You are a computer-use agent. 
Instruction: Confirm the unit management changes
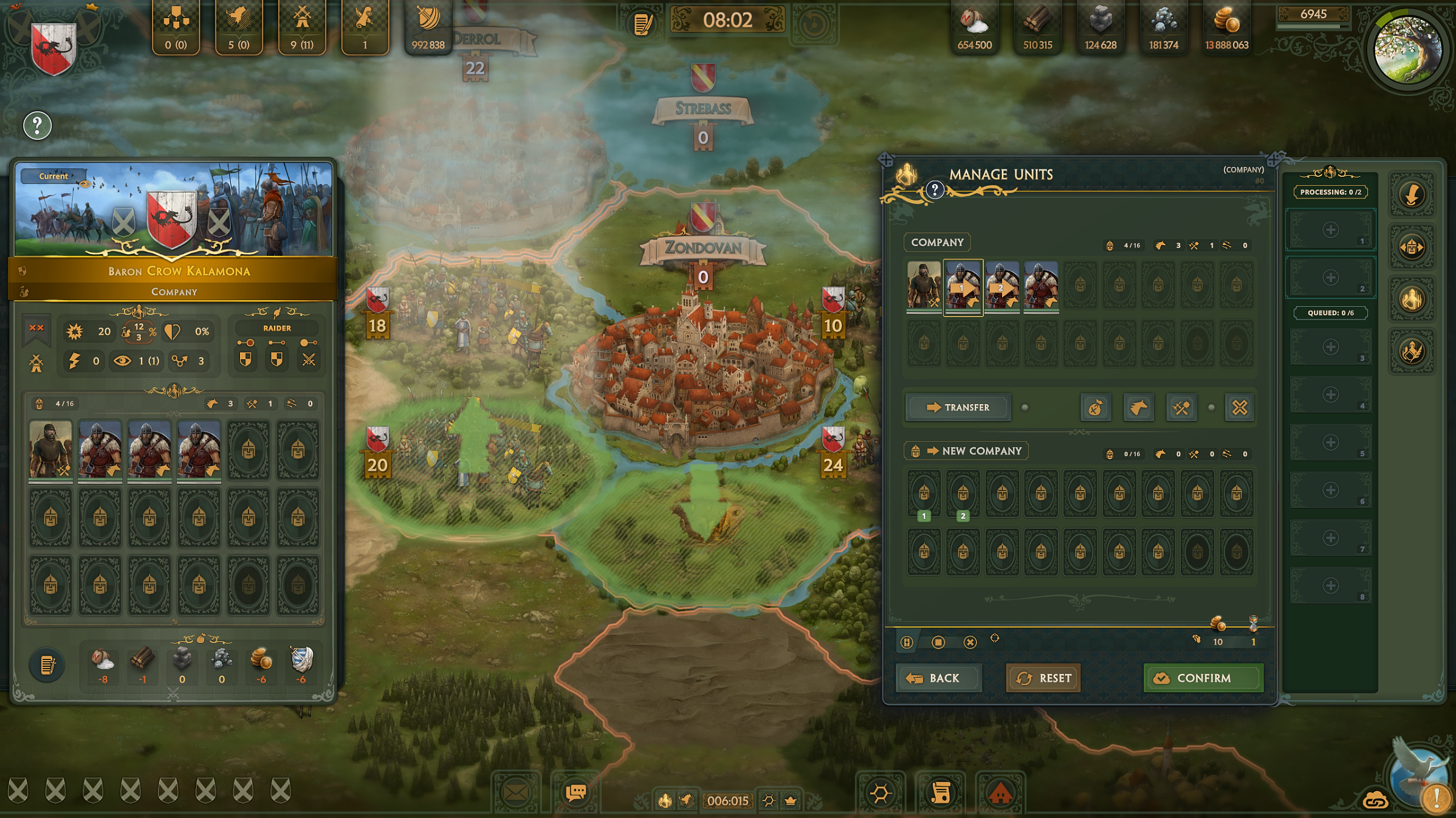point(1203,678)
